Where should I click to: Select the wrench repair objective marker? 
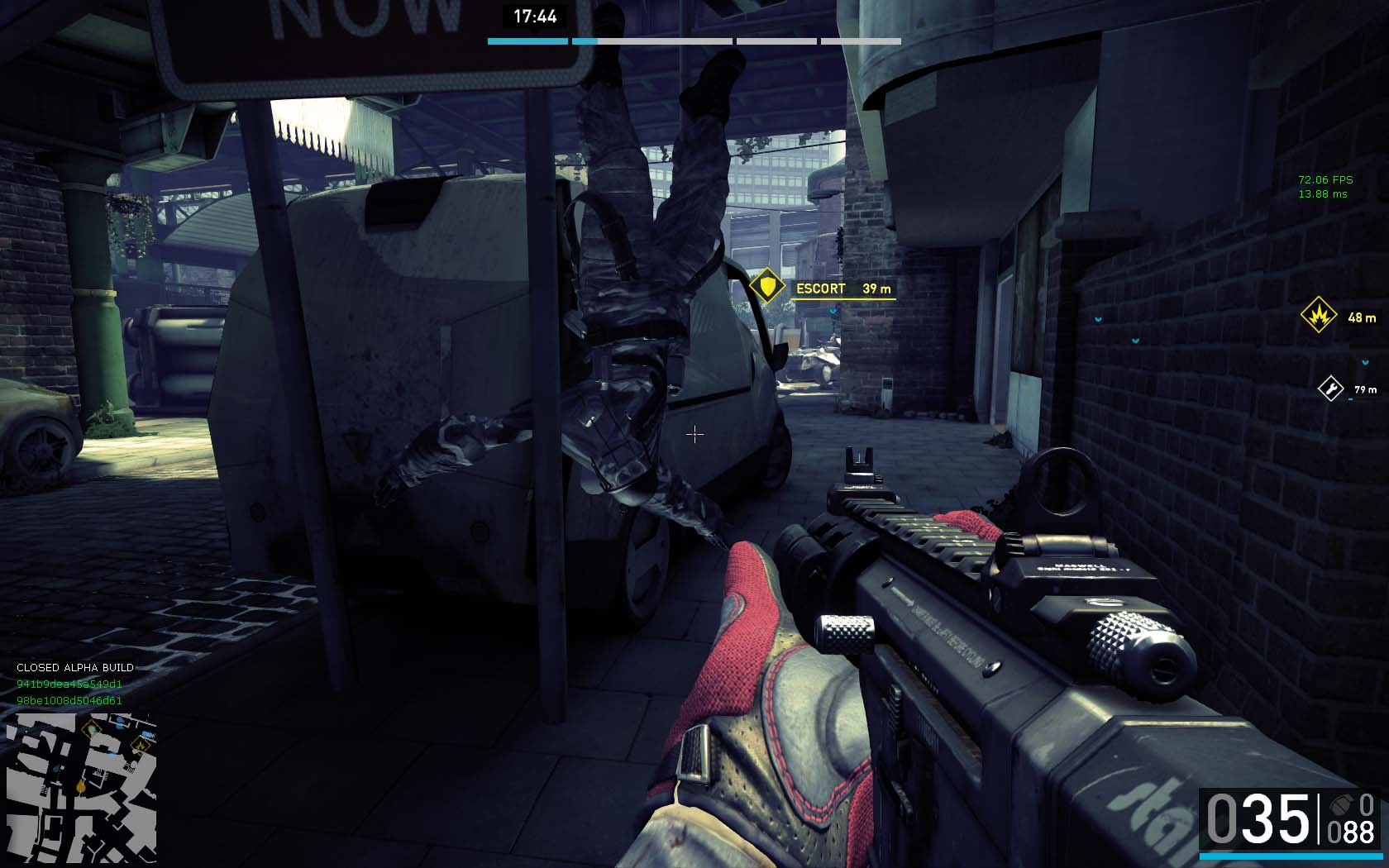1330,389
